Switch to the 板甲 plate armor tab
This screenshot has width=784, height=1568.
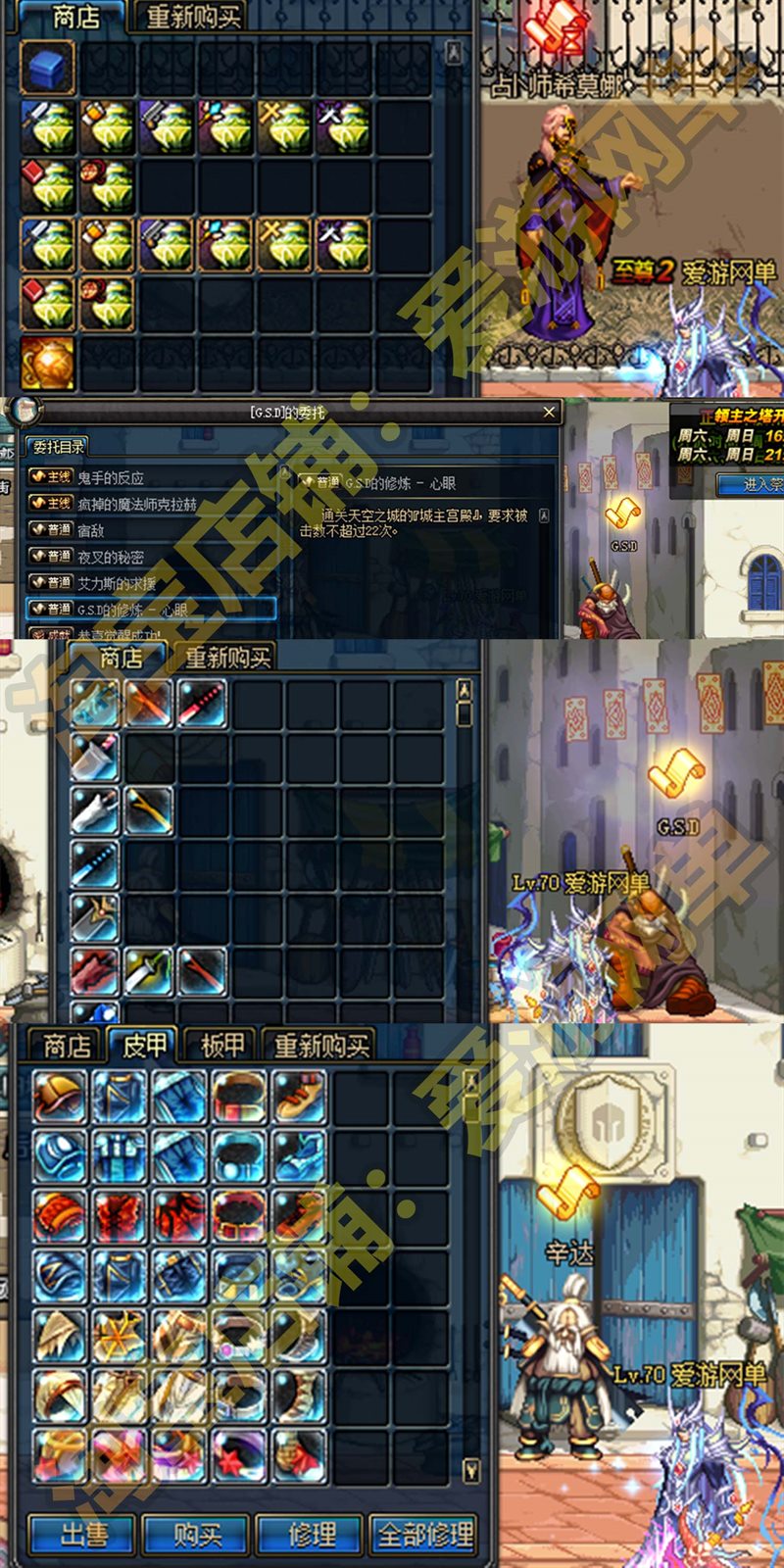click(221, 1046)
